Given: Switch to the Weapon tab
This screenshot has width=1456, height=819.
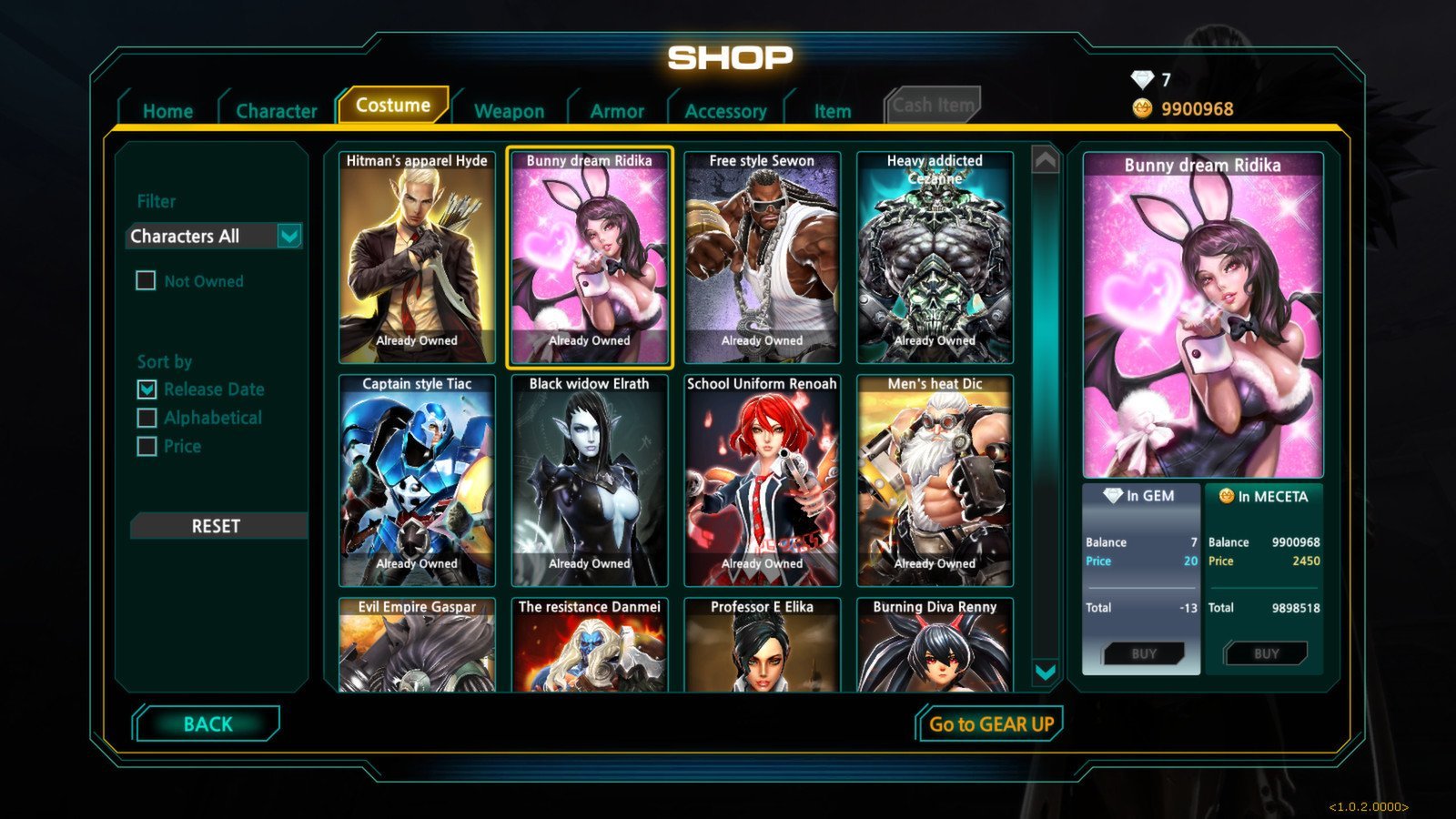Looking at the screenshot, I should (509, 111).
